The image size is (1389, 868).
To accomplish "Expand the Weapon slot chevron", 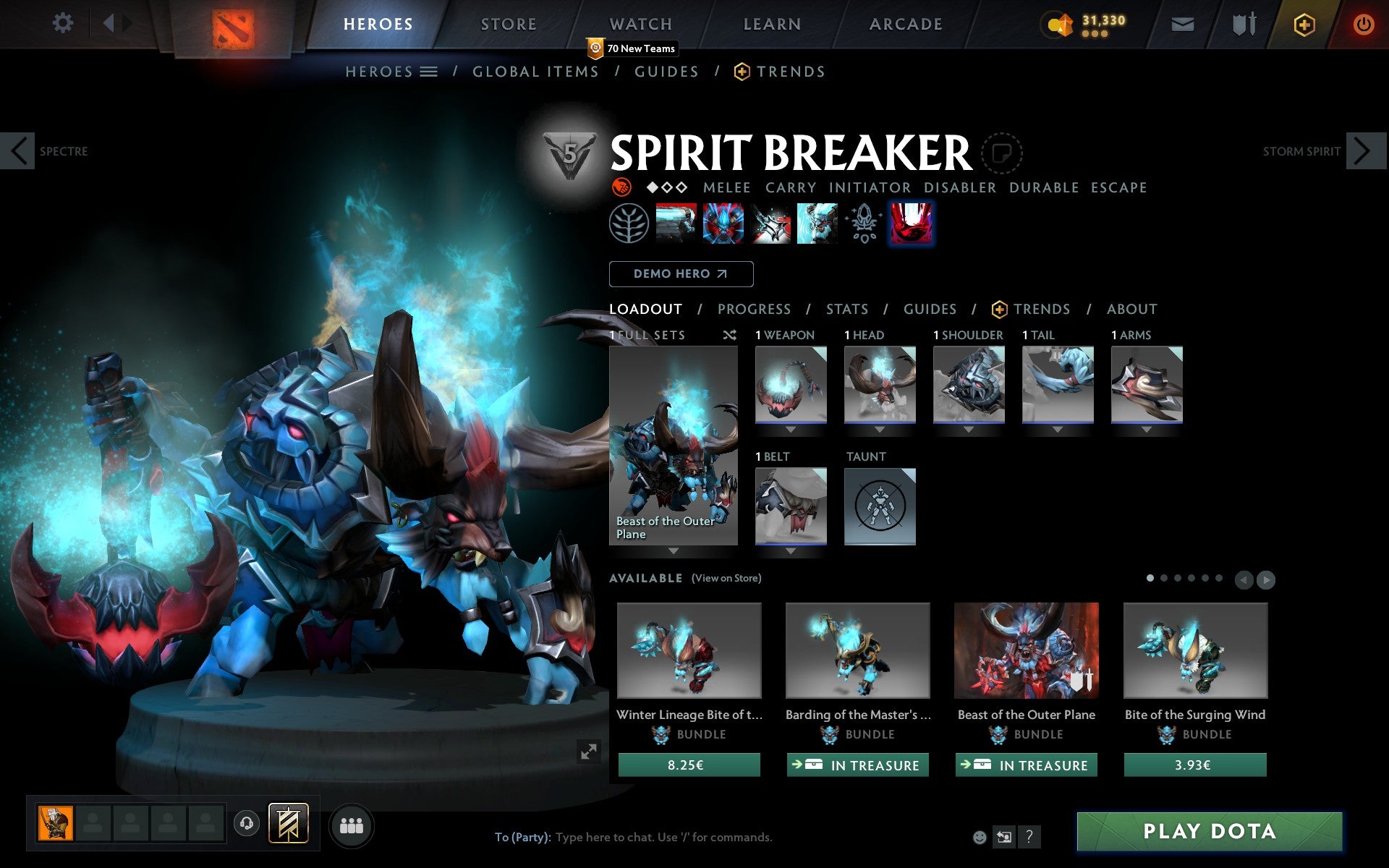I will click(790, 428).
